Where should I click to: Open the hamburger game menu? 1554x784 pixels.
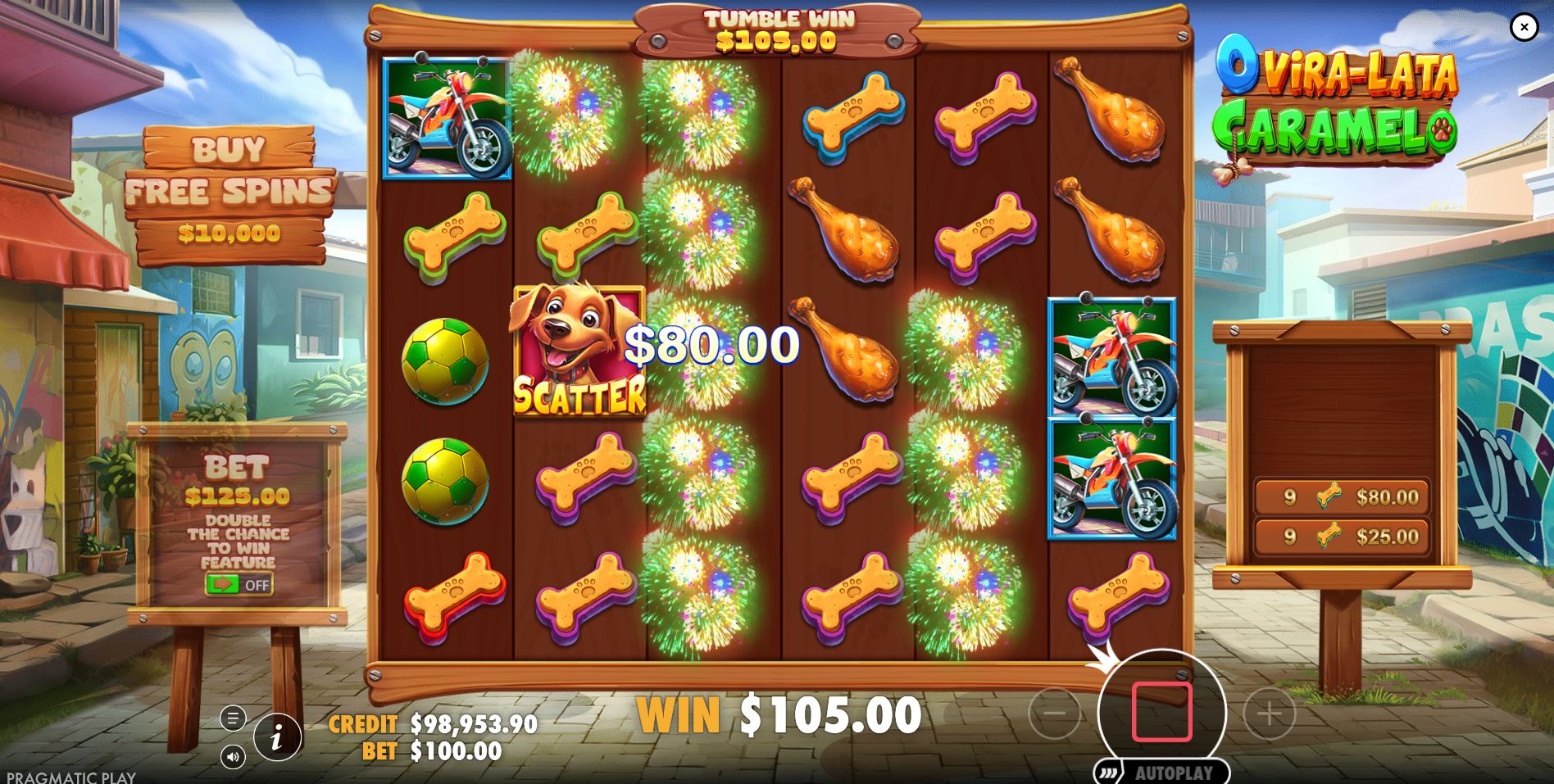coord(234,717)
